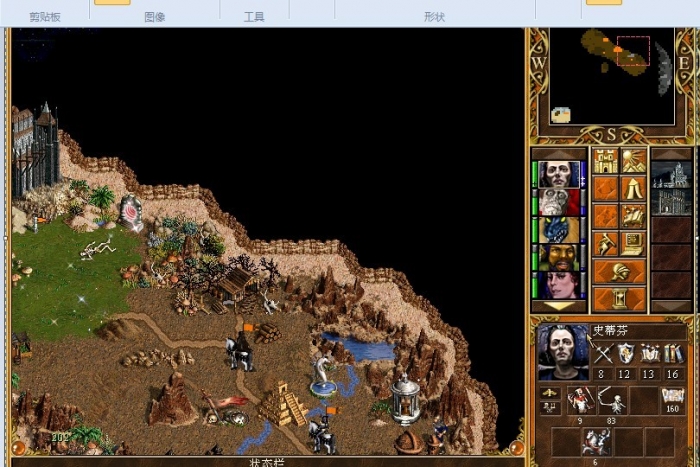Viewport: 700px width, 467px height.
Task: Select the mounted knight stack of 6
Action: (596, 441)
